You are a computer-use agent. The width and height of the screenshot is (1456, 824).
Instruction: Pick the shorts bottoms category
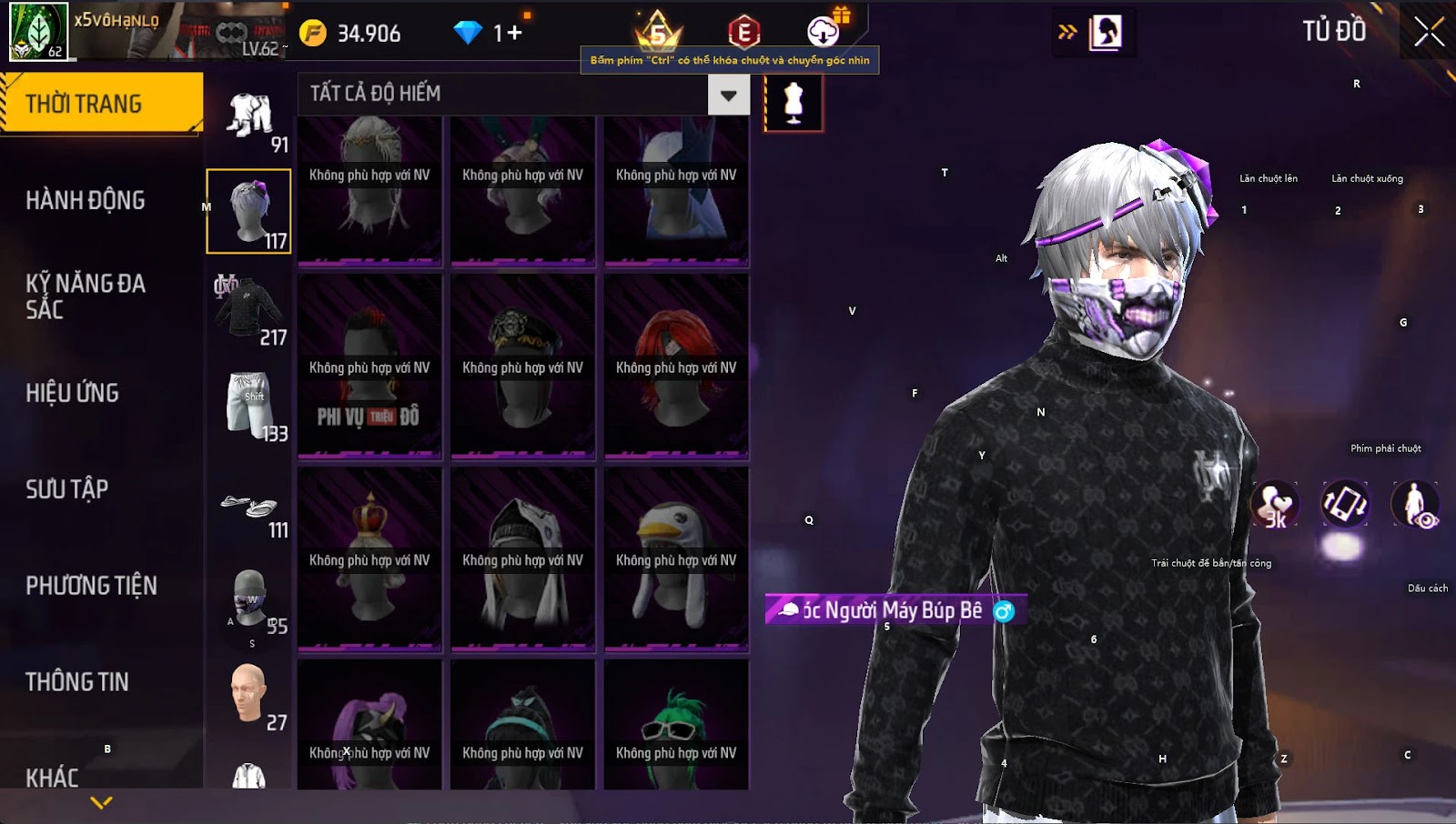tap(248, 406)
